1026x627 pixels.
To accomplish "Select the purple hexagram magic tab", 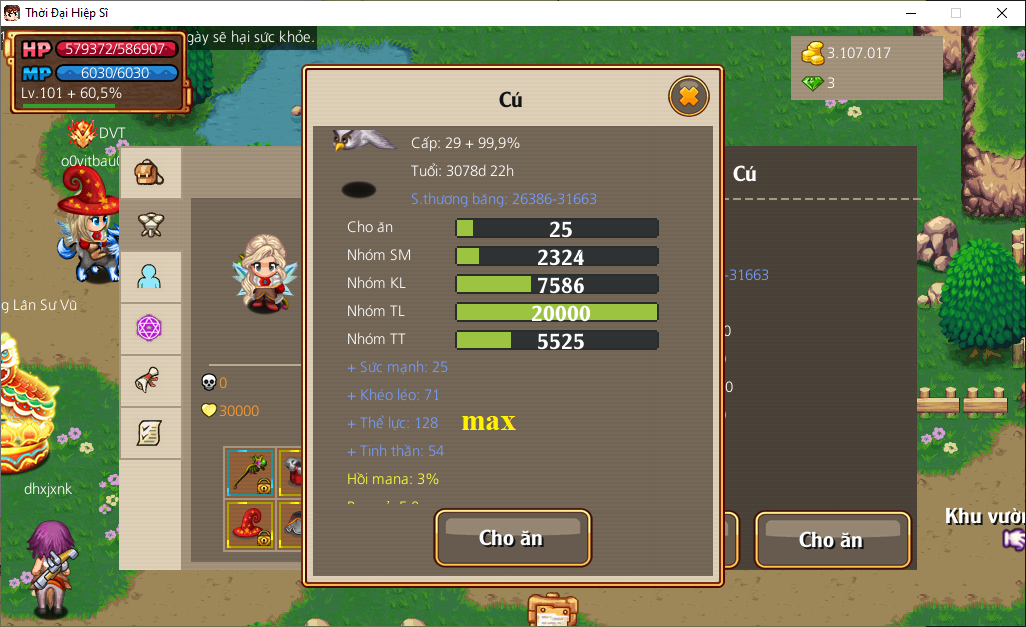I will 150,328.
